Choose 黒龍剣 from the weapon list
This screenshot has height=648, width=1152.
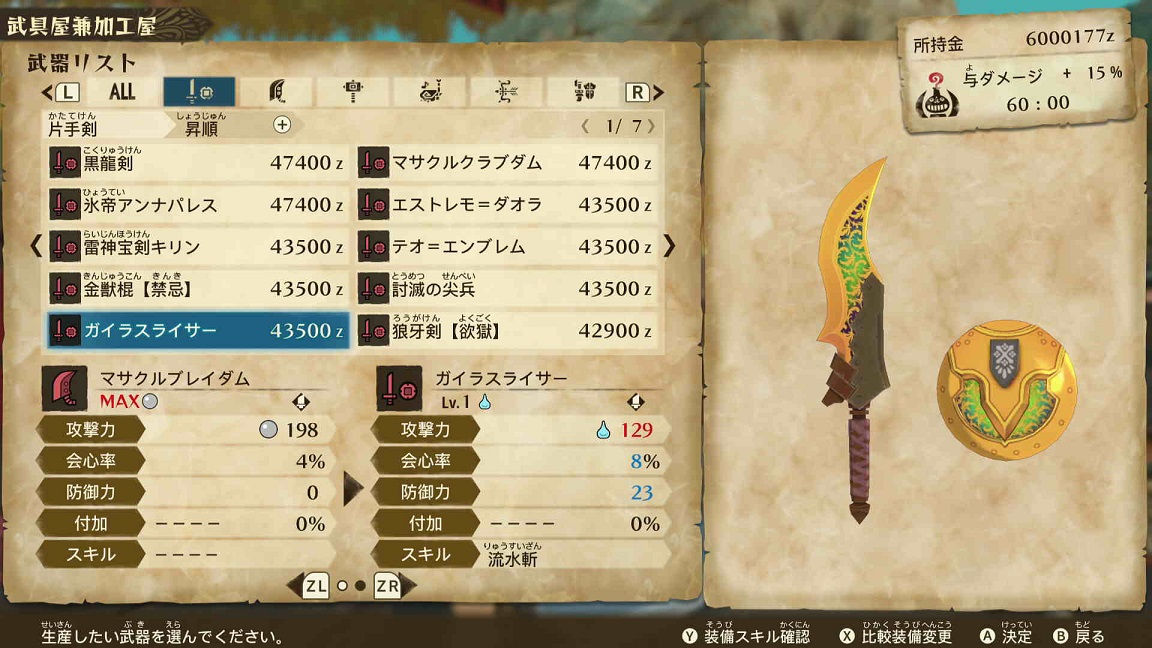pyautogui.click(x=198, y=163)
